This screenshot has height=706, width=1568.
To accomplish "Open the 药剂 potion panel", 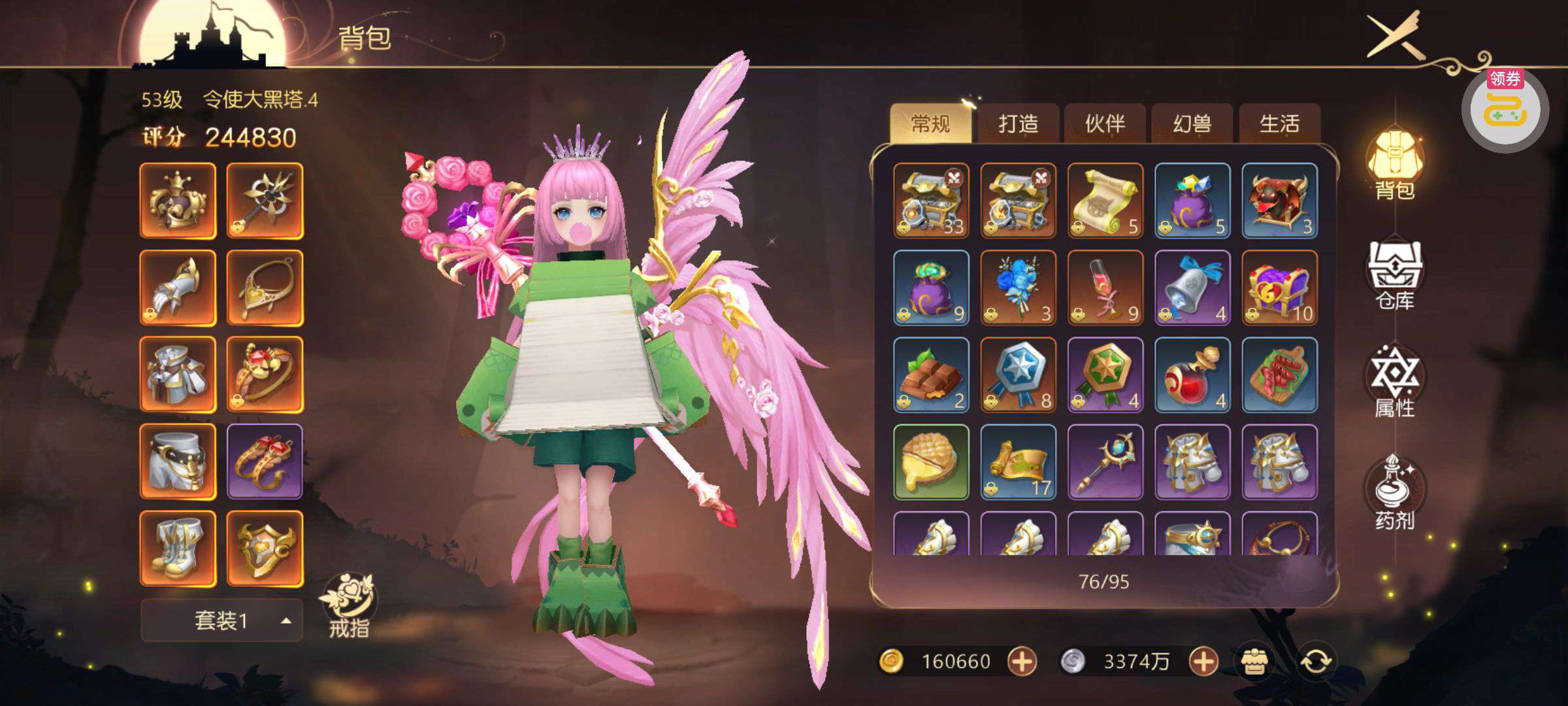I will pyautogui.click(x=1395, y=494).
